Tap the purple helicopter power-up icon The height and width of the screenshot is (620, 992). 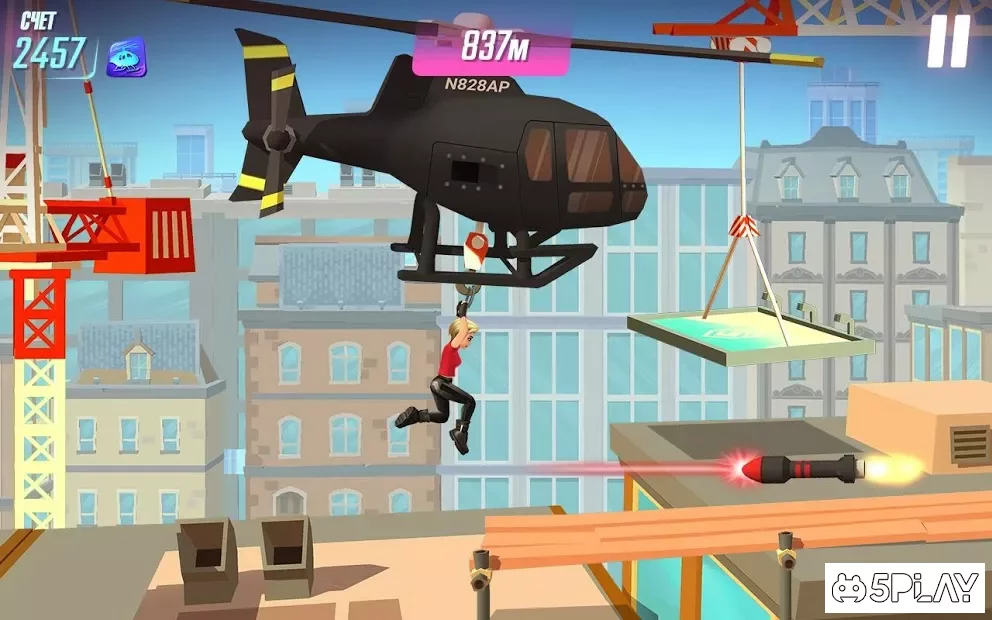click(x=127, y=58)
